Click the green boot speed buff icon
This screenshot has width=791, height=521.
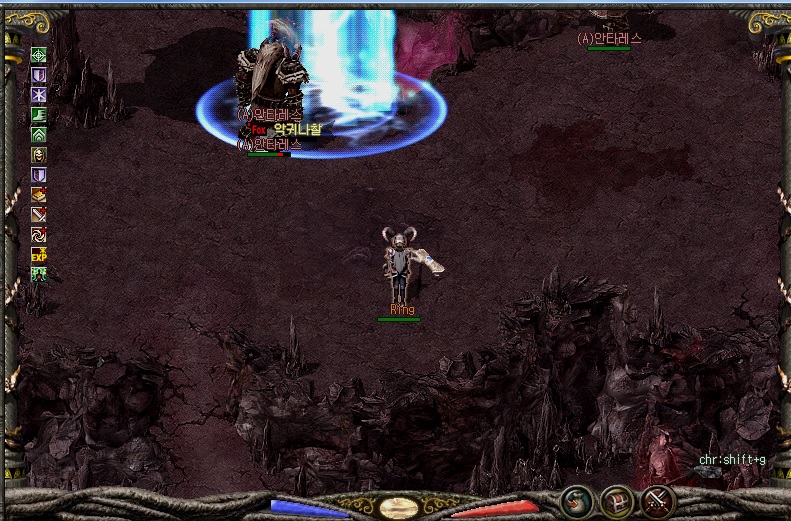click(39, 115)
